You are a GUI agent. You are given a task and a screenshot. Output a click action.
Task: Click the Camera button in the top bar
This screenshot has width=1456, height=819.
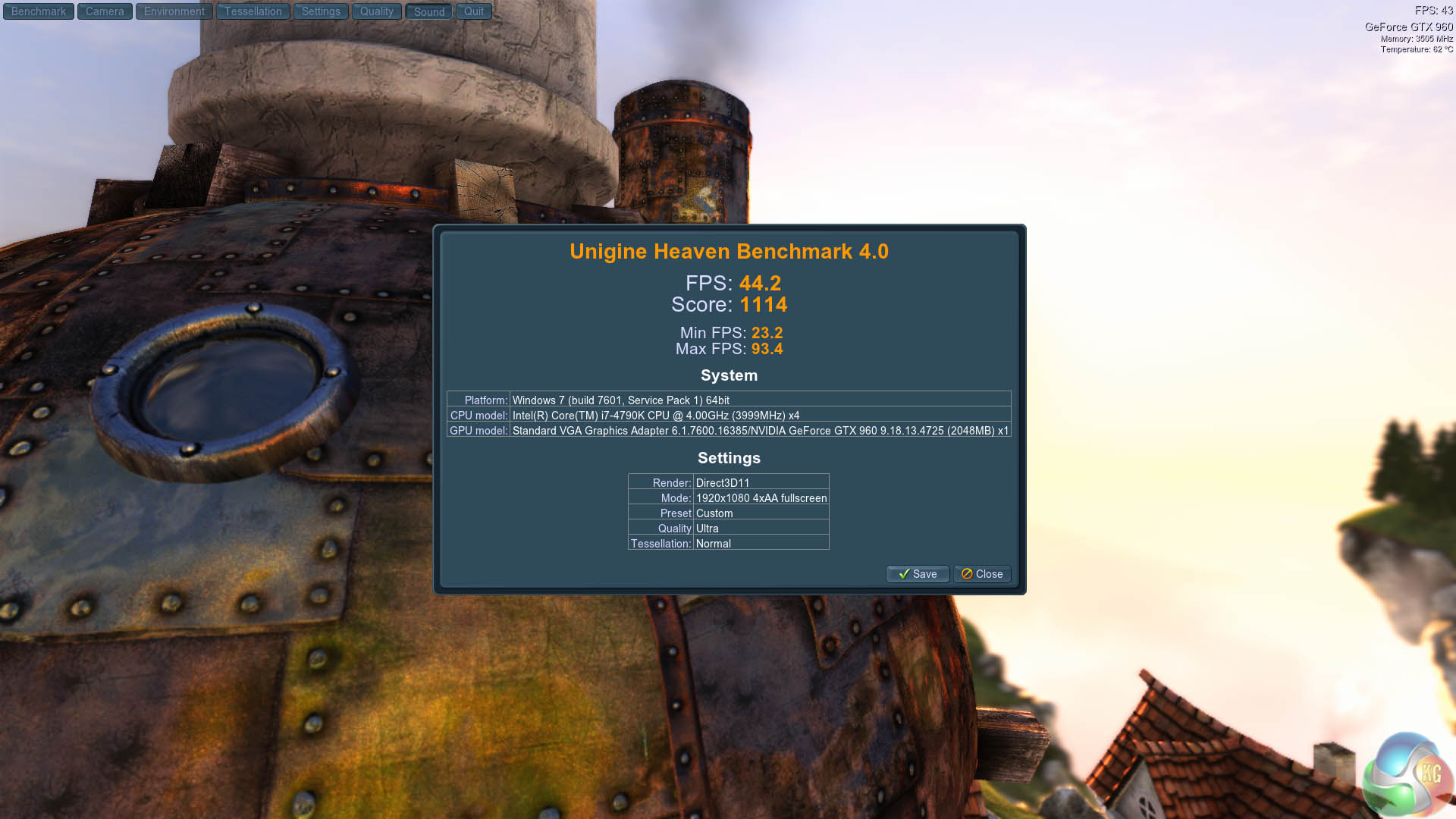coord(105,11)
